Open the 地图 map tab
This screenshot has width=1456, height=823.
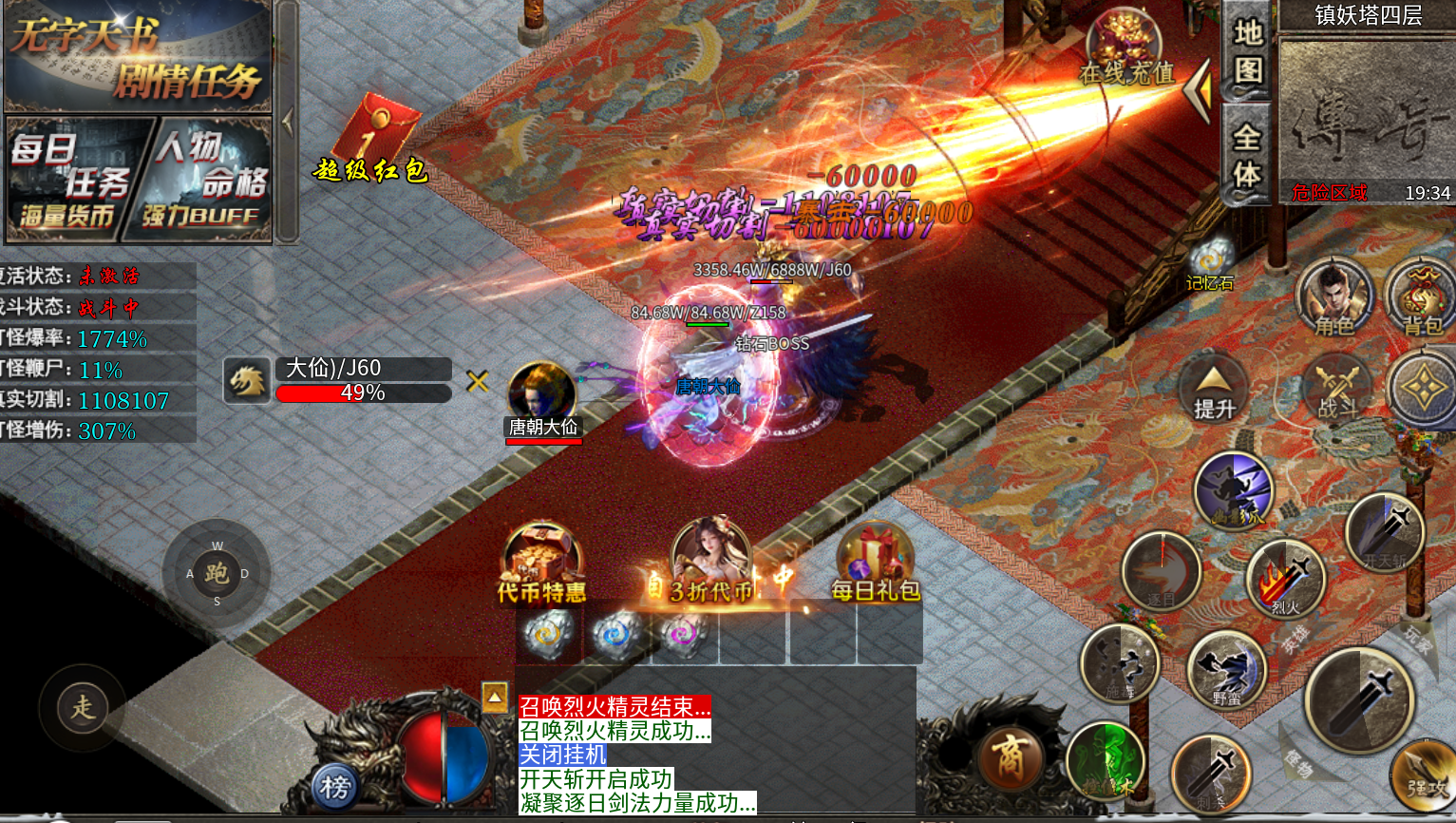1247,52
